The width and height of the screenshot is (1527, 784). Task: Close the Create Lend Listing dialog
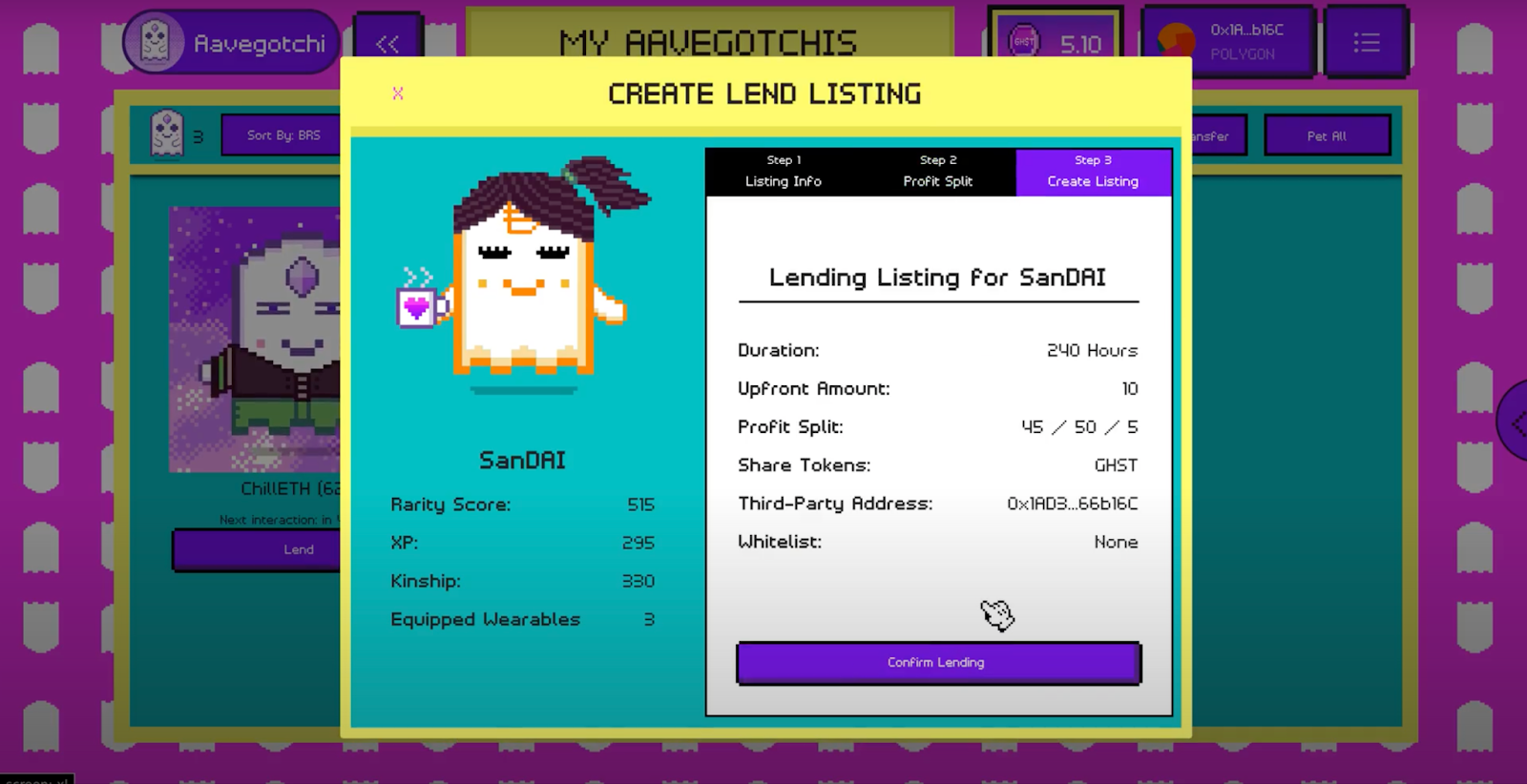pos(398,93)
